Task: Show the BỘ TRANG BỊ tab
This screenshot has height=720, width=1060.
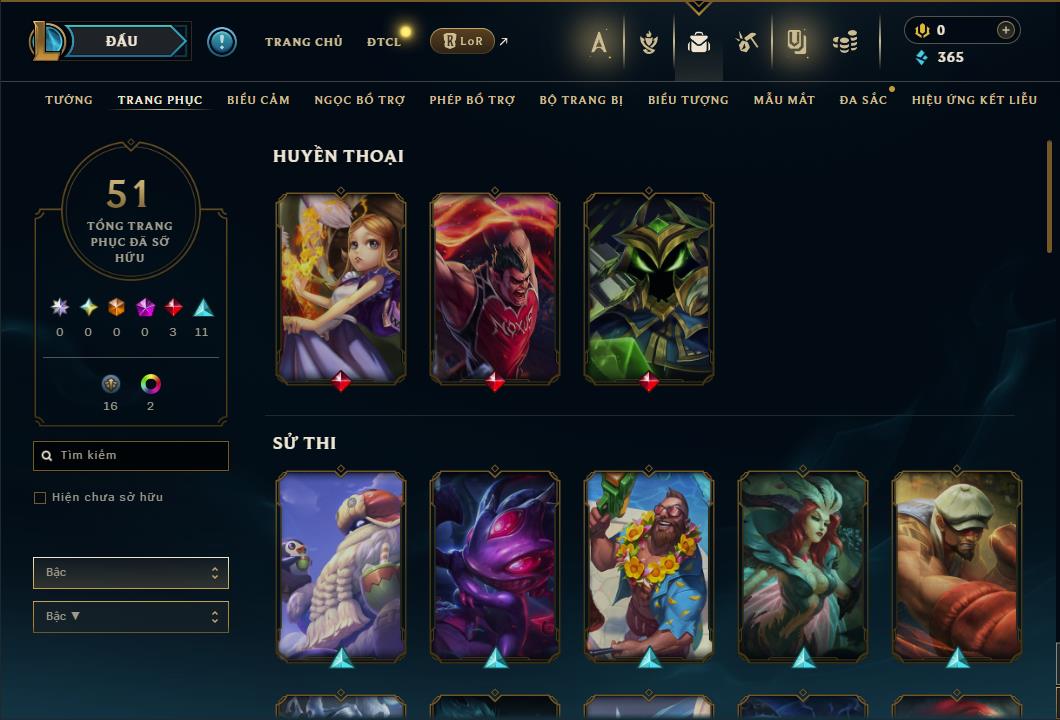Action: 581,100
